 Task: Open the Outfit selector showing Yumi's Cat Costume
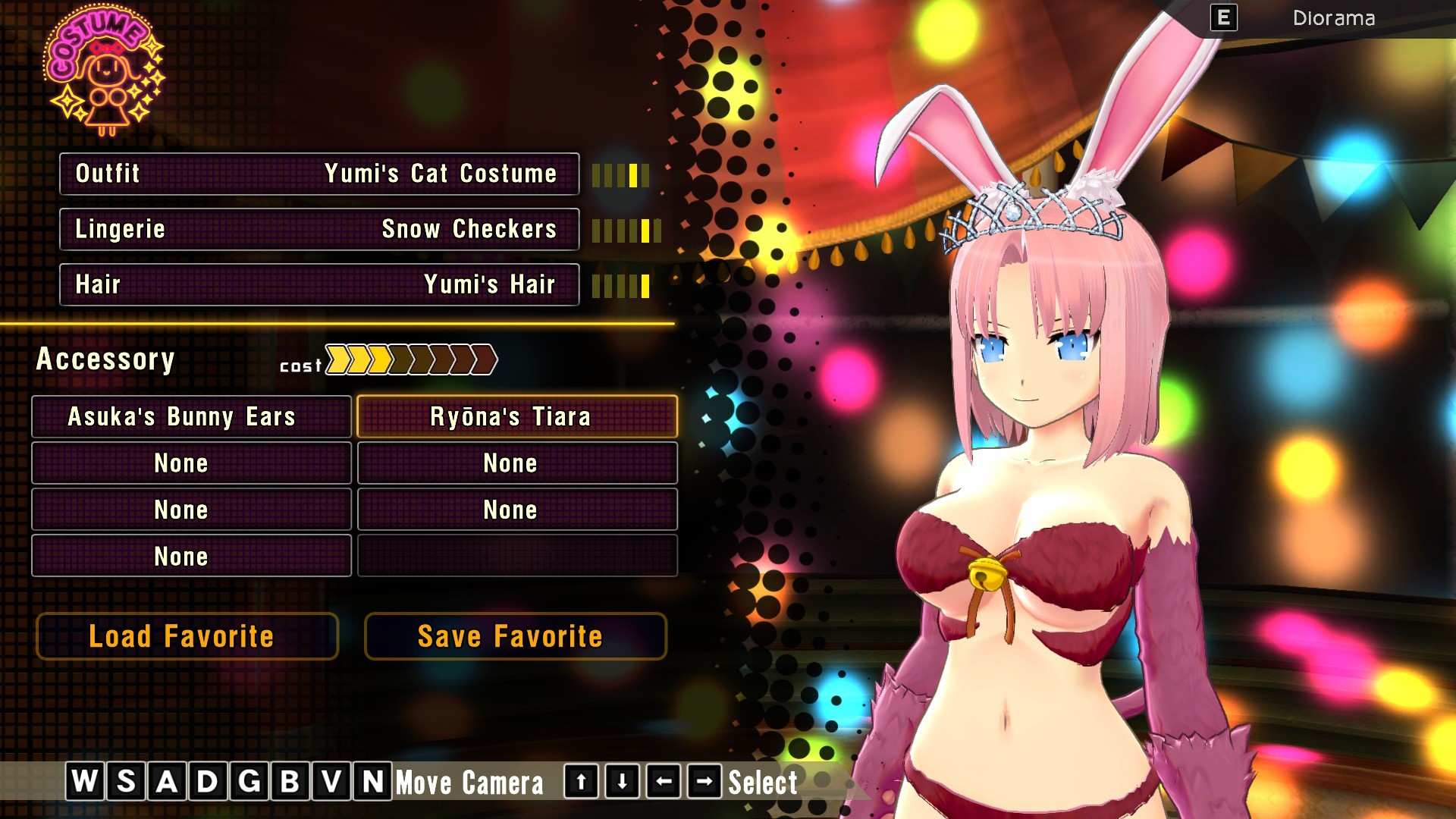[318, 174]
